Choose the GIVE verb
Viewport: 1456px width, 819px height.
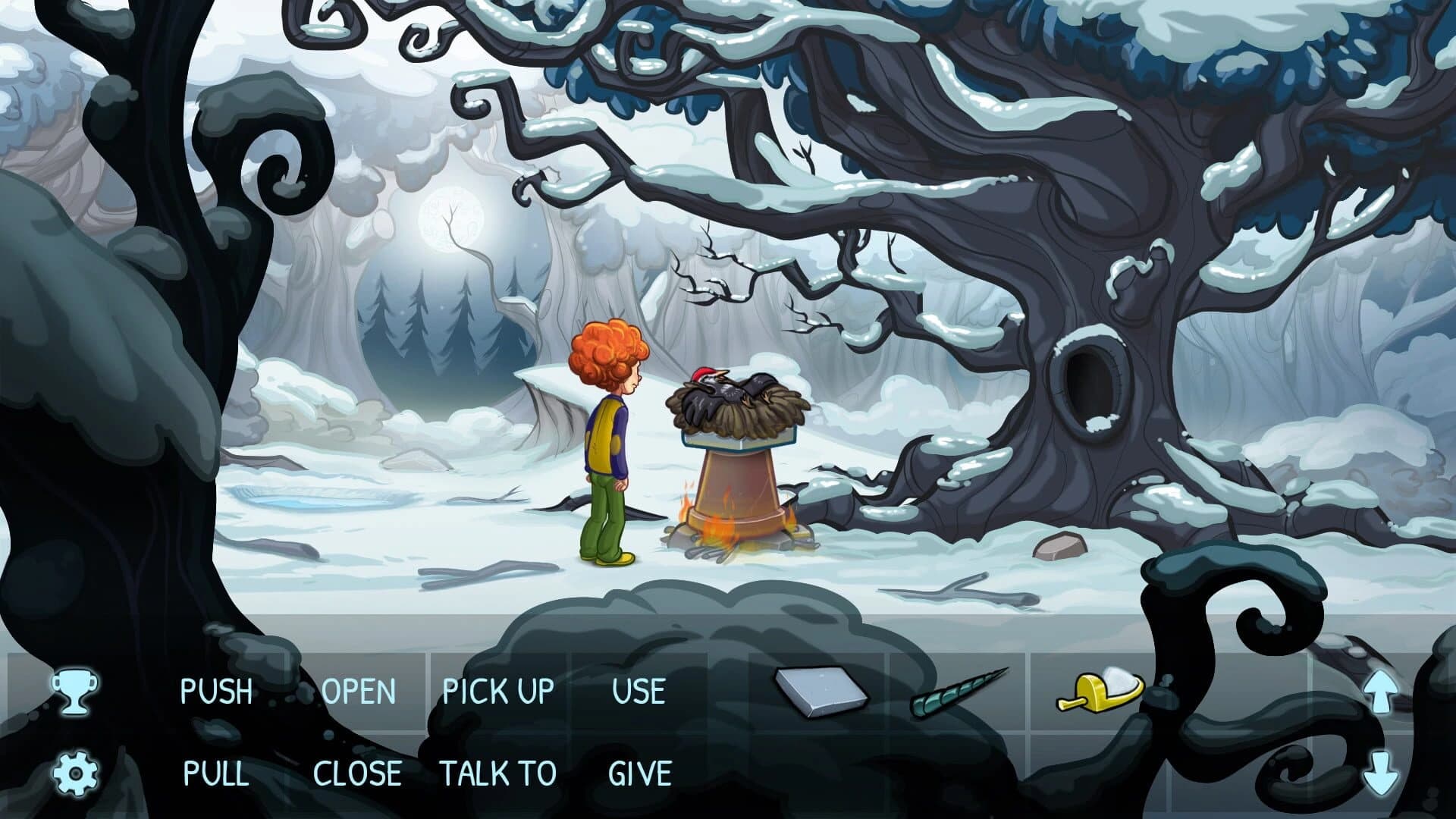pos(639,773)
